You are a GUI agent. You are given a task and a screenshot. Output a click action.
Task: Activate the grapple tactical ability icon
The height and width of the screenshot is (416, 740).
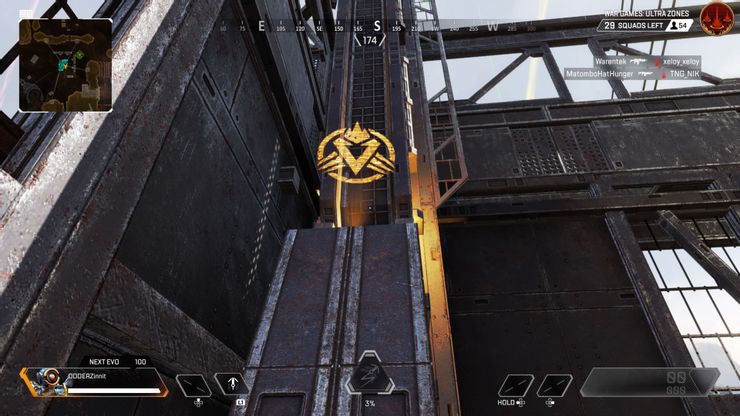[x=232, y=385]
